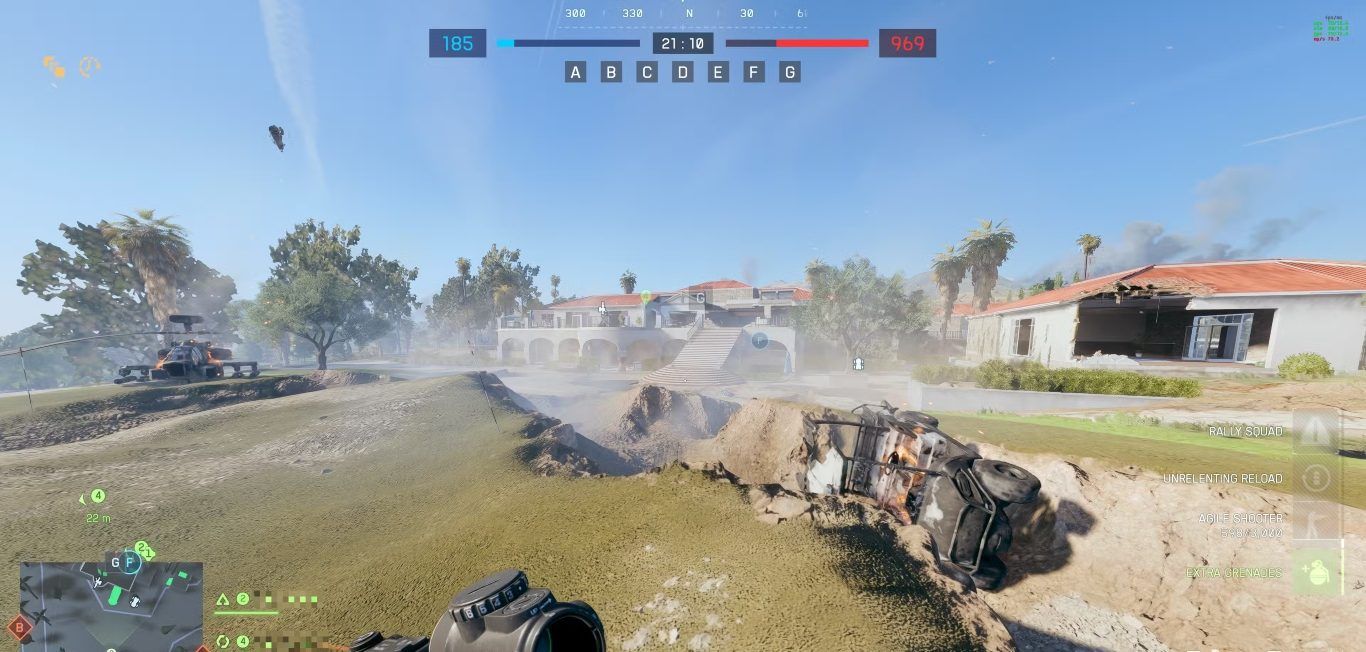This screenshot has height=652, width=1366.
Task: Select the squad leader triangle icon
Action: coord(223,600)
